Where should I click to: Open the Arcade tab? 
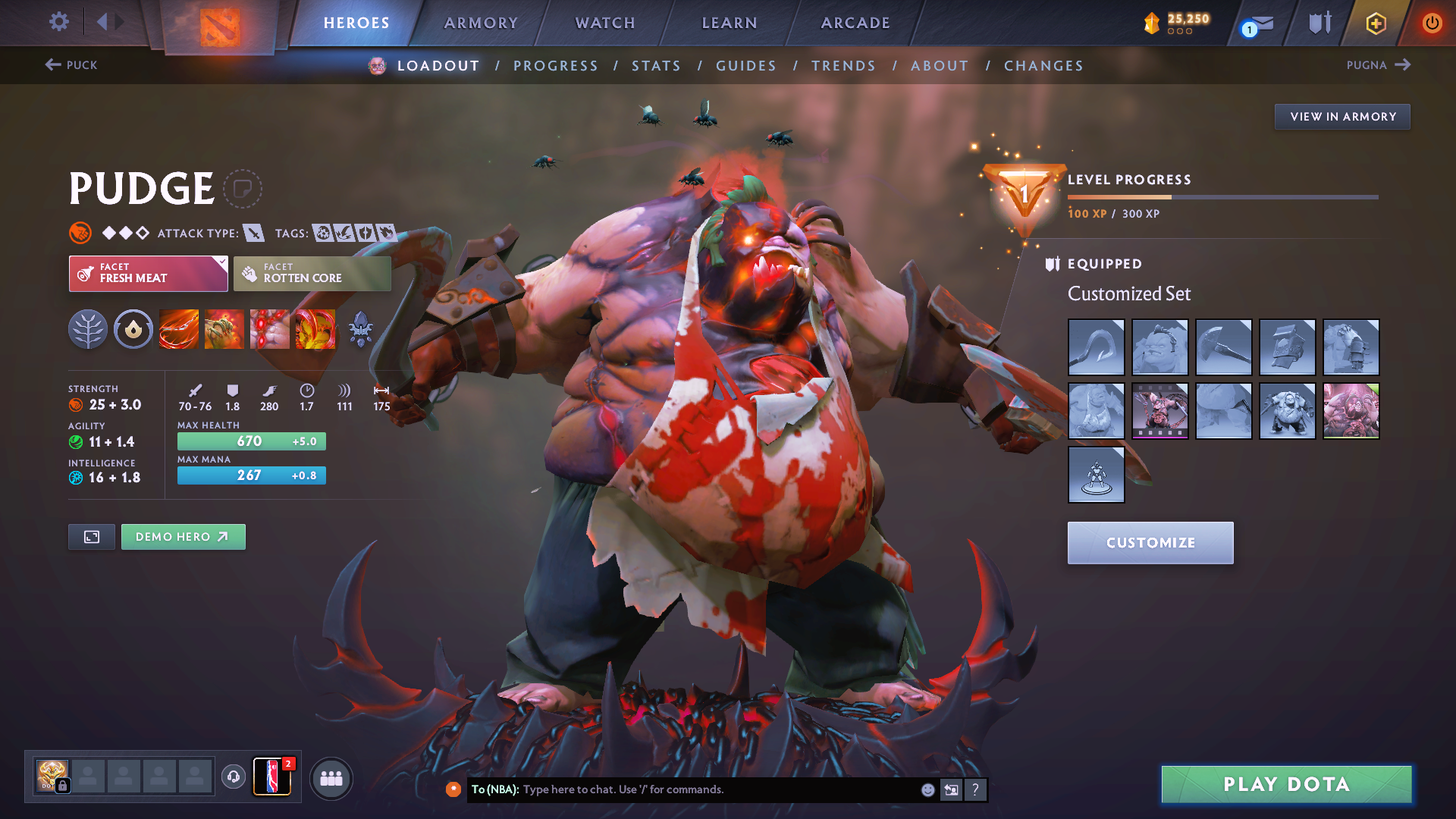855,23
